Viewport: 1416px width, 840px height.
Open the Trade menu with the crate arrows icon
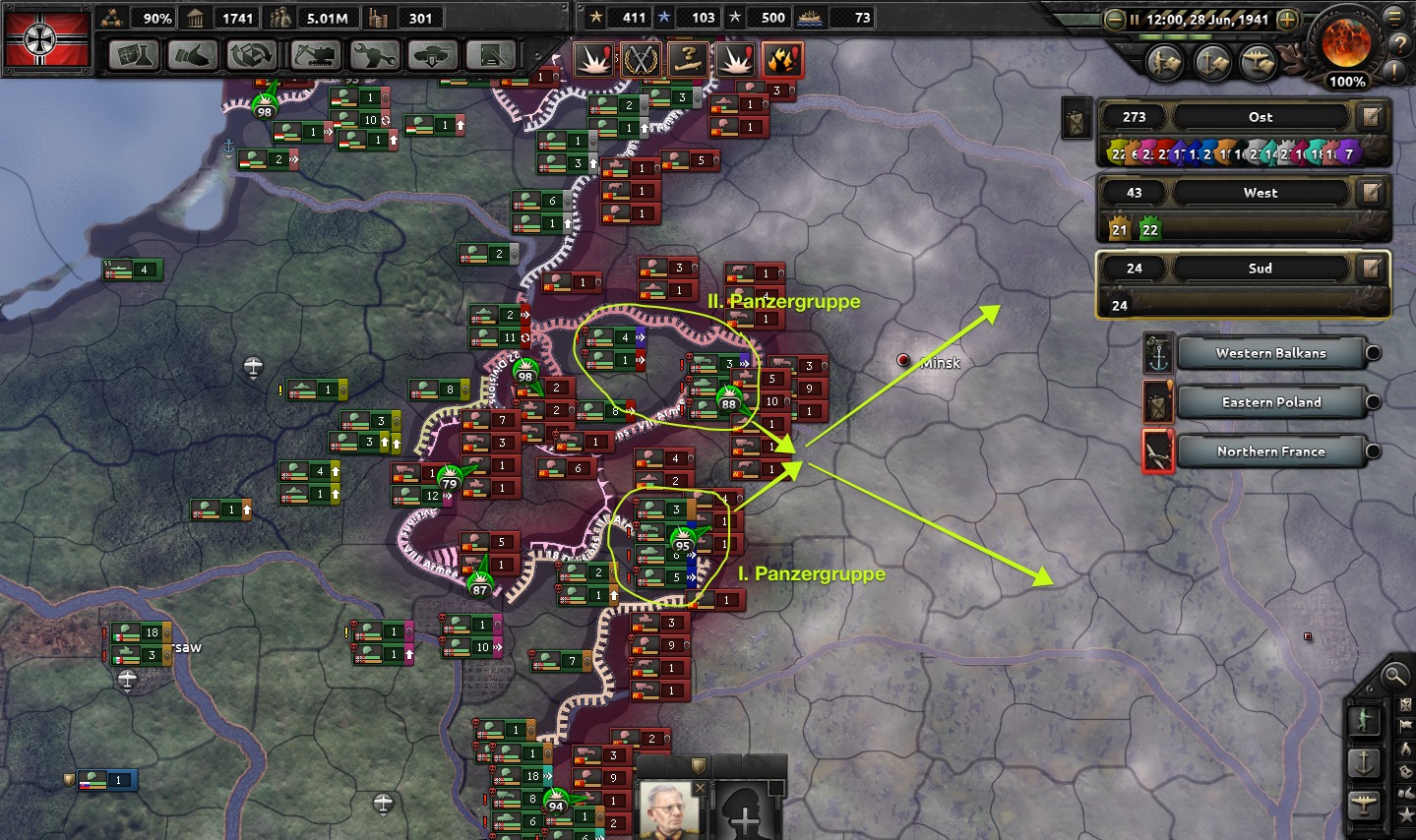[252, 55]
